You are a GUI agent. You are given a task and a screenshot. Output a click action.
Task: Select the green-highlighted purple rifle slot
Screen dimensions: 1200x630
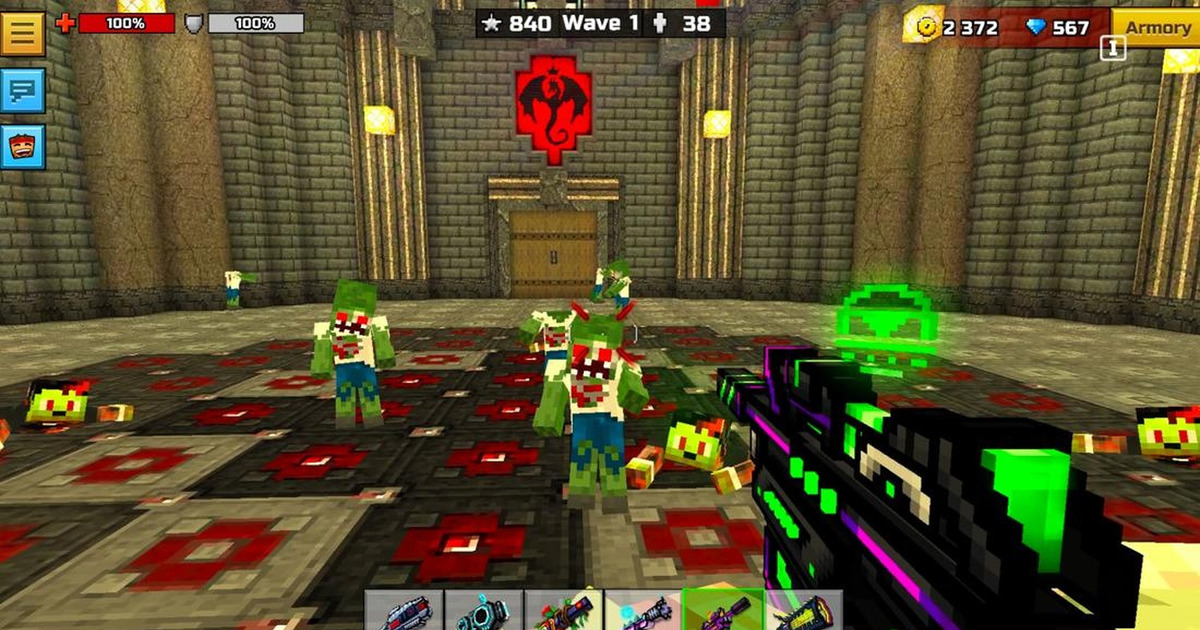(x=723, y=612)
